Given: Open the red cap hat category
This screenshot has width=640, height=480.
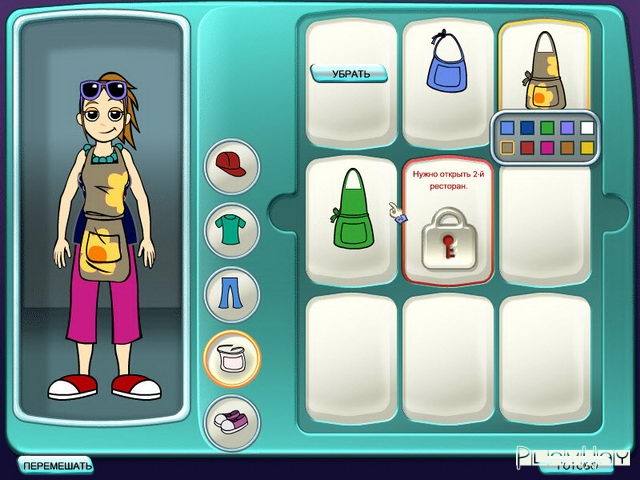Looking at the screenshot, I should [x=232, y=165].
